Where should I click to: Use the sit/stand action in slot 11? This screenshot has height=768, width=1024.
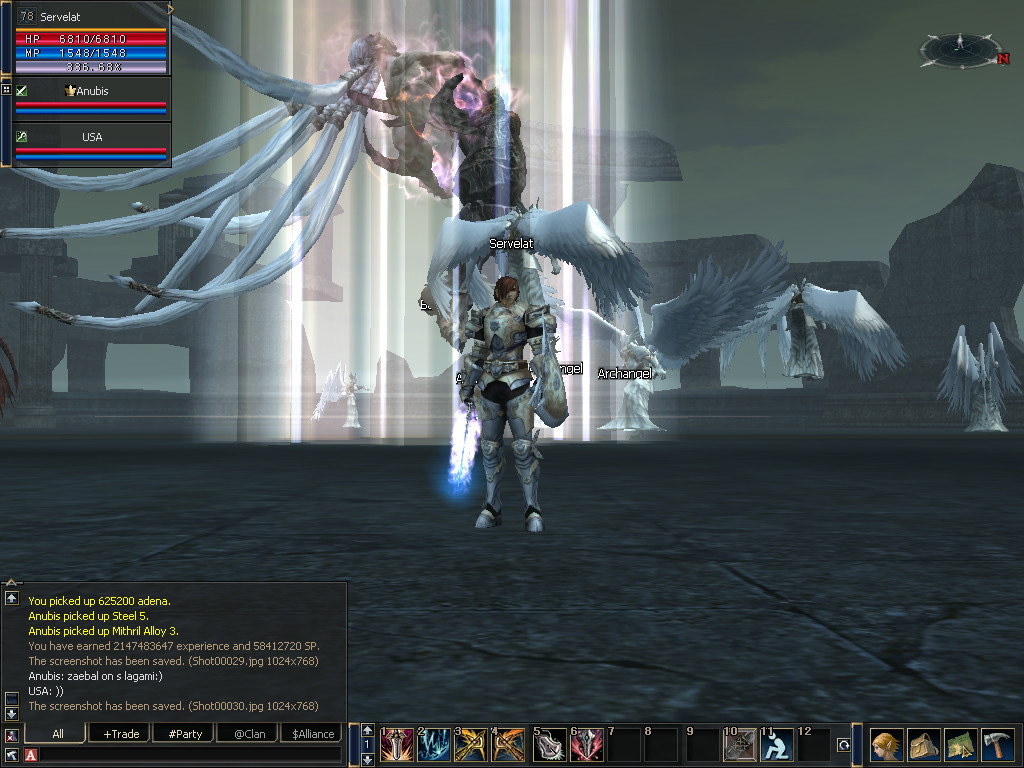[777, 745]
